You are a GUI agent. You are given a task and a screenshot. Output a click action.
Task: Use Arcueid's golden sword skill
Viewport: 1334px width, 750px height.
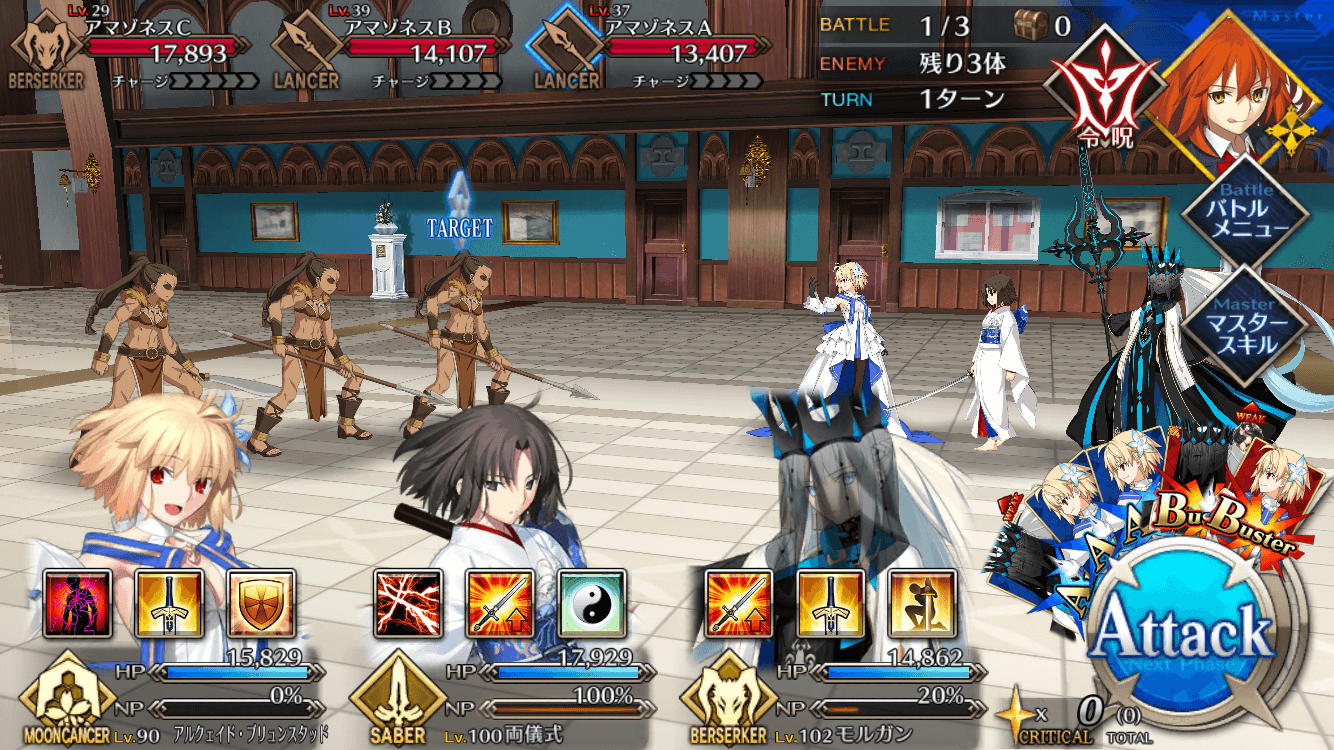pyautogui.click(x=169, y=604)
